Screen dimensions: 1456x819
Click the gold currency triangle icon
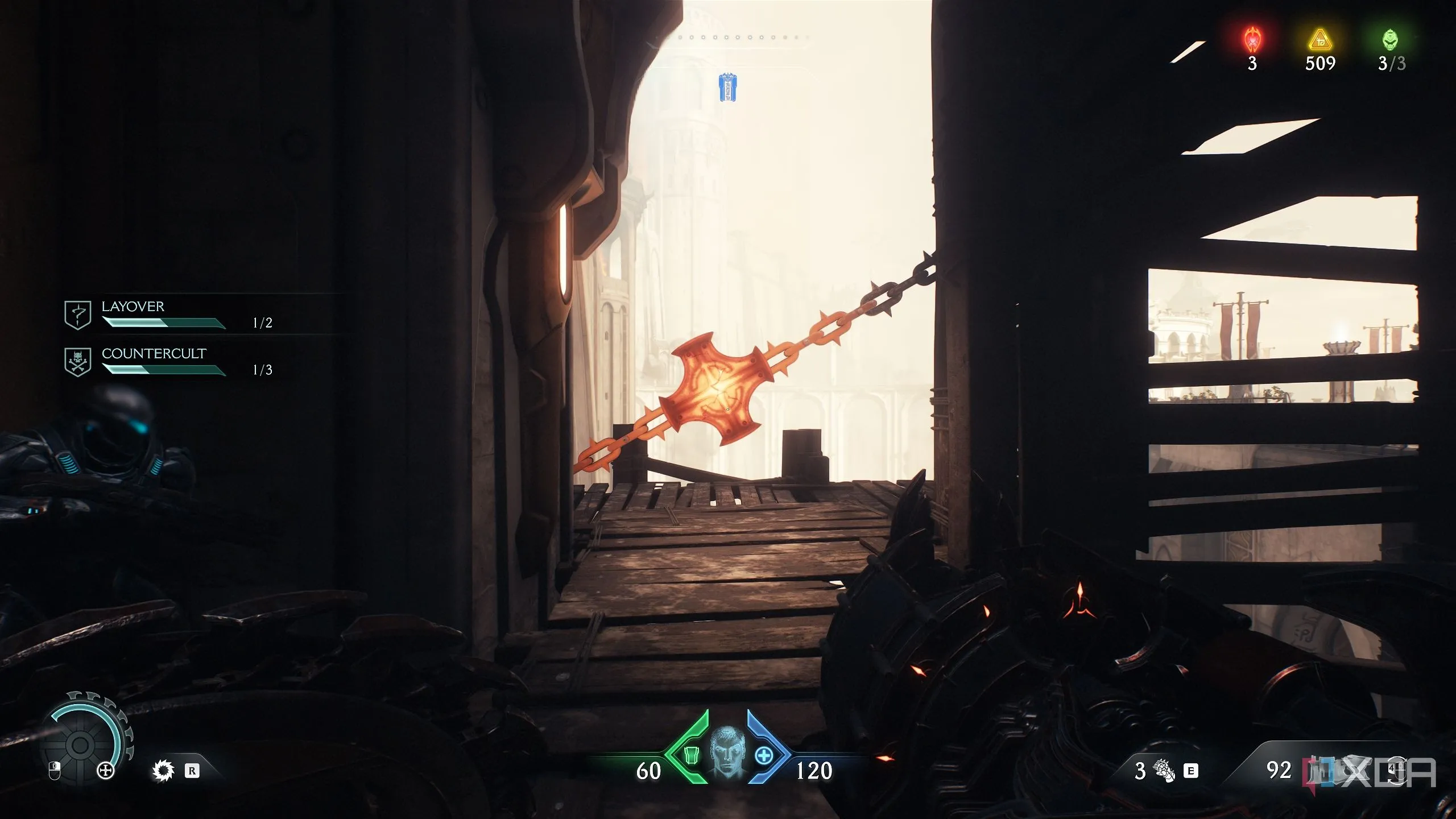click(x=1320, y=40)
